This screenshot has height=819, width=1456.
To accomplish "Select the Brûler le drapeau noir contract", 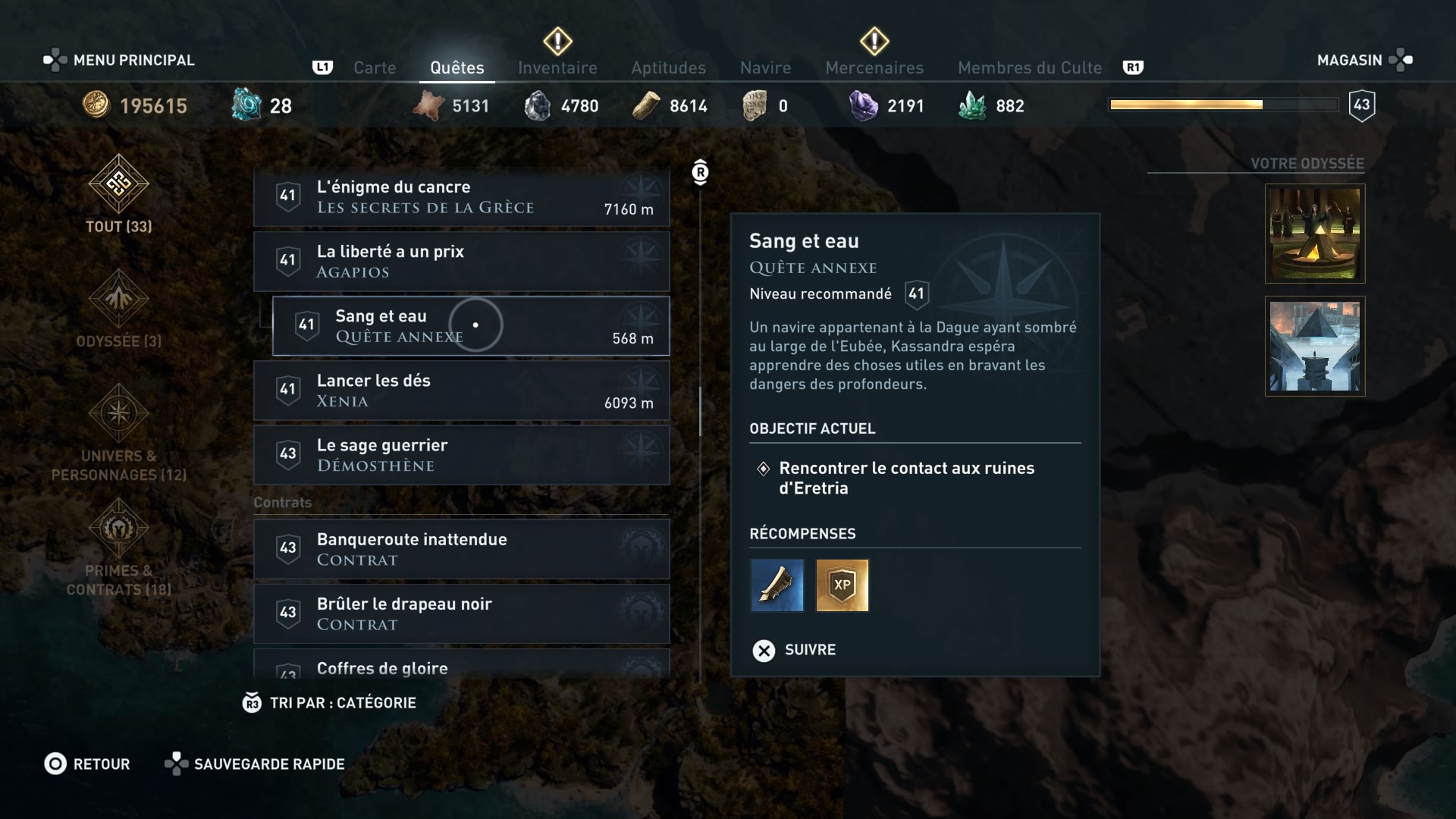I will 461,613.
